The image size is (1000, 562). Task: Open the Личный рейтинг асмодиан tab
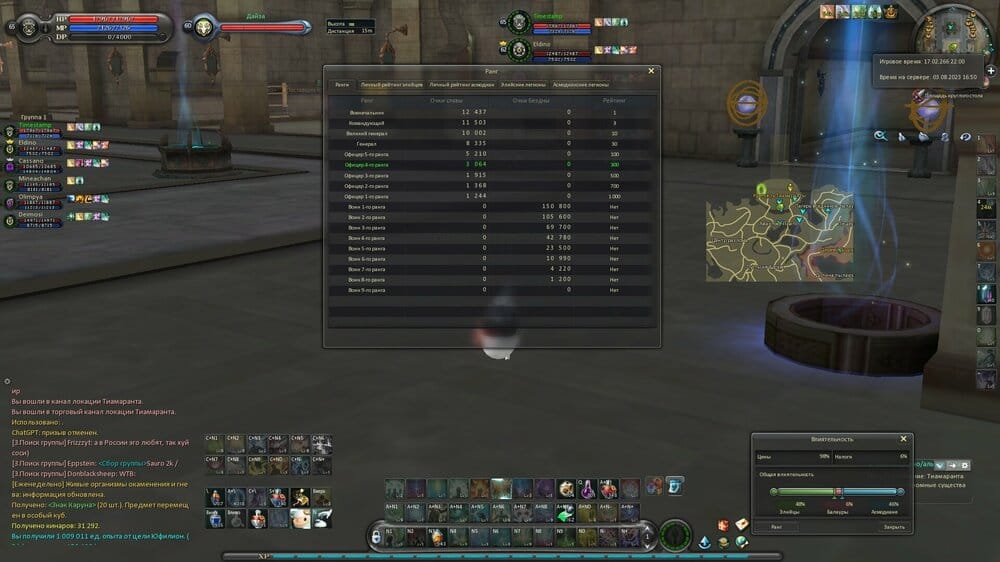coord(462,85)
